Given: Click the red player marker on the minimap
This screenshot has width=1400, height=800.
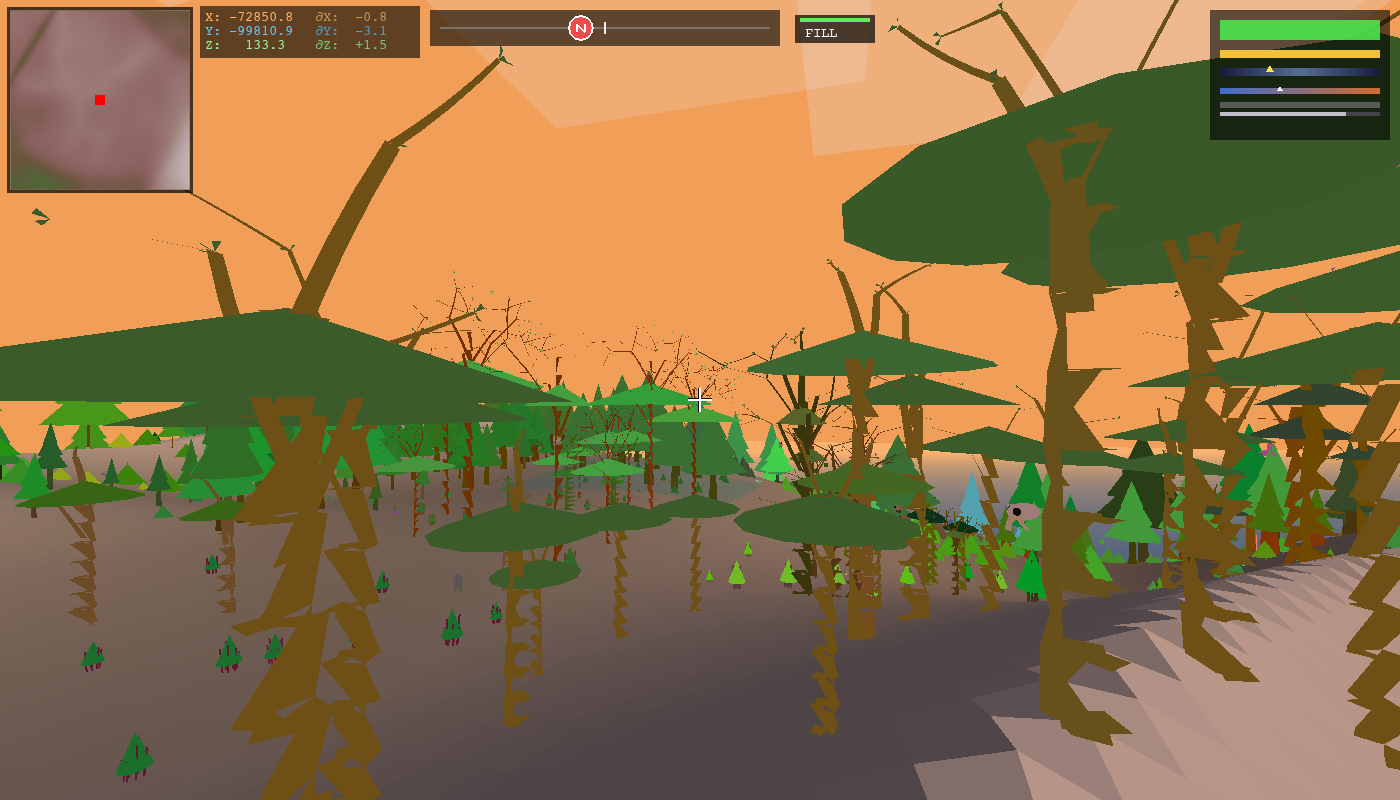Looking at the screenshot, I should pos(98,99).
